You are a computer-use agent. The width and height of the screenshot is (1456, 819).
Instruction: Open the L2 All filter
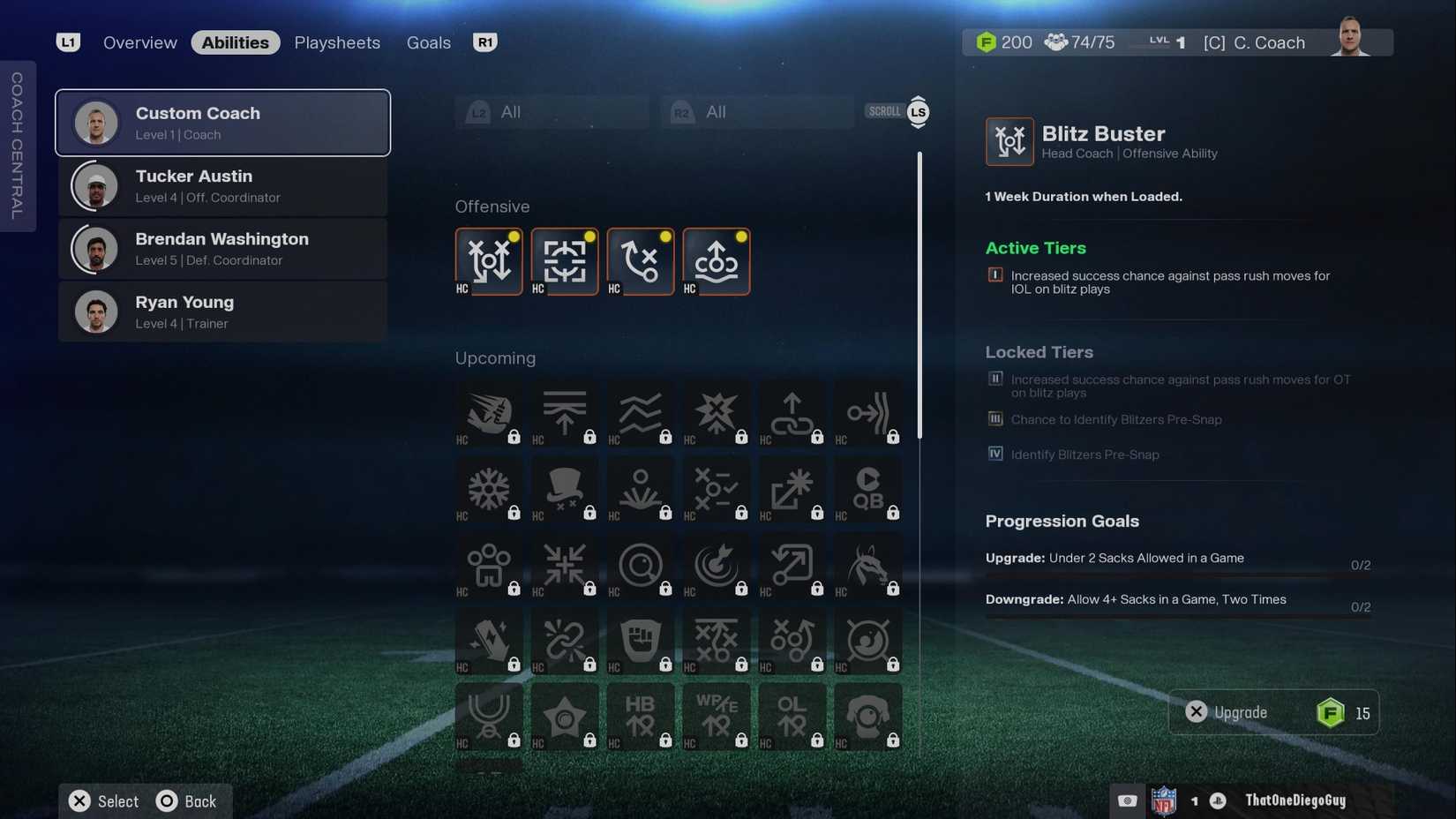coord(551,111)
